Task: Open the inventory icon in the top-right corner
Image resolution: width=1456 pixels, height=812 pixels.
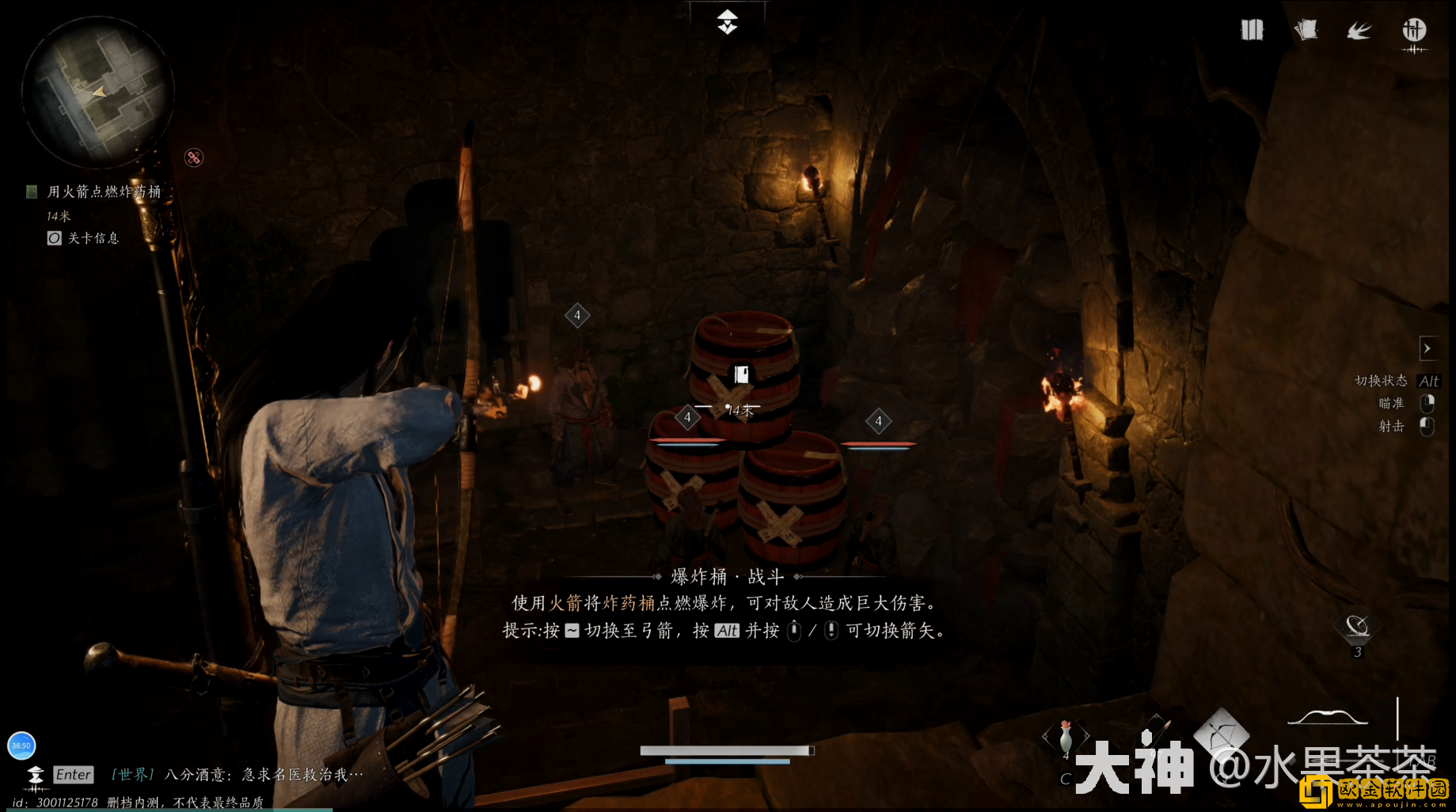Action: (x=1251, y=29)
